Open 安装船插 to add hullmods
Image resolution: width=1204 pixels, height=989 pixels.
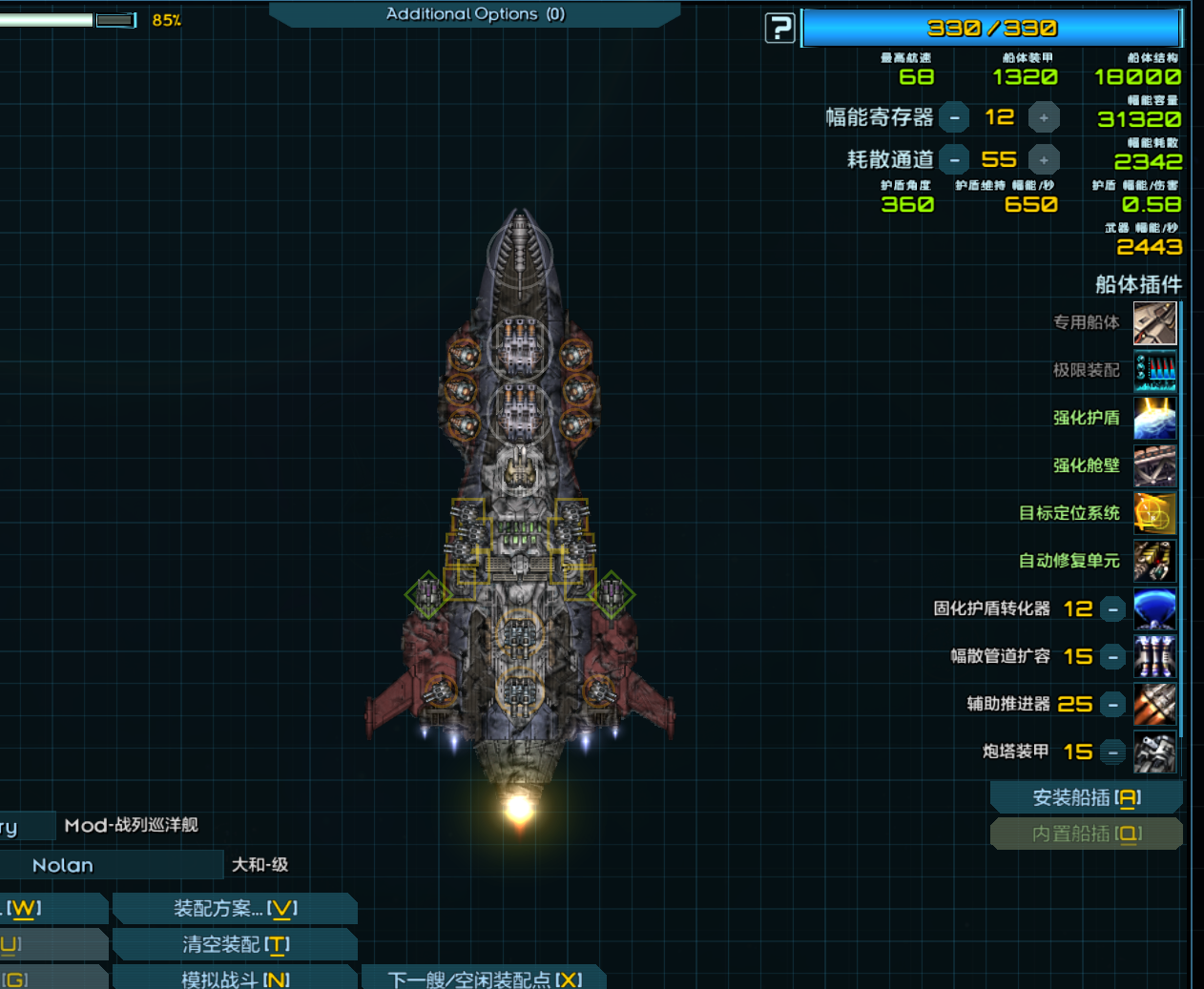pos(1087,798)
